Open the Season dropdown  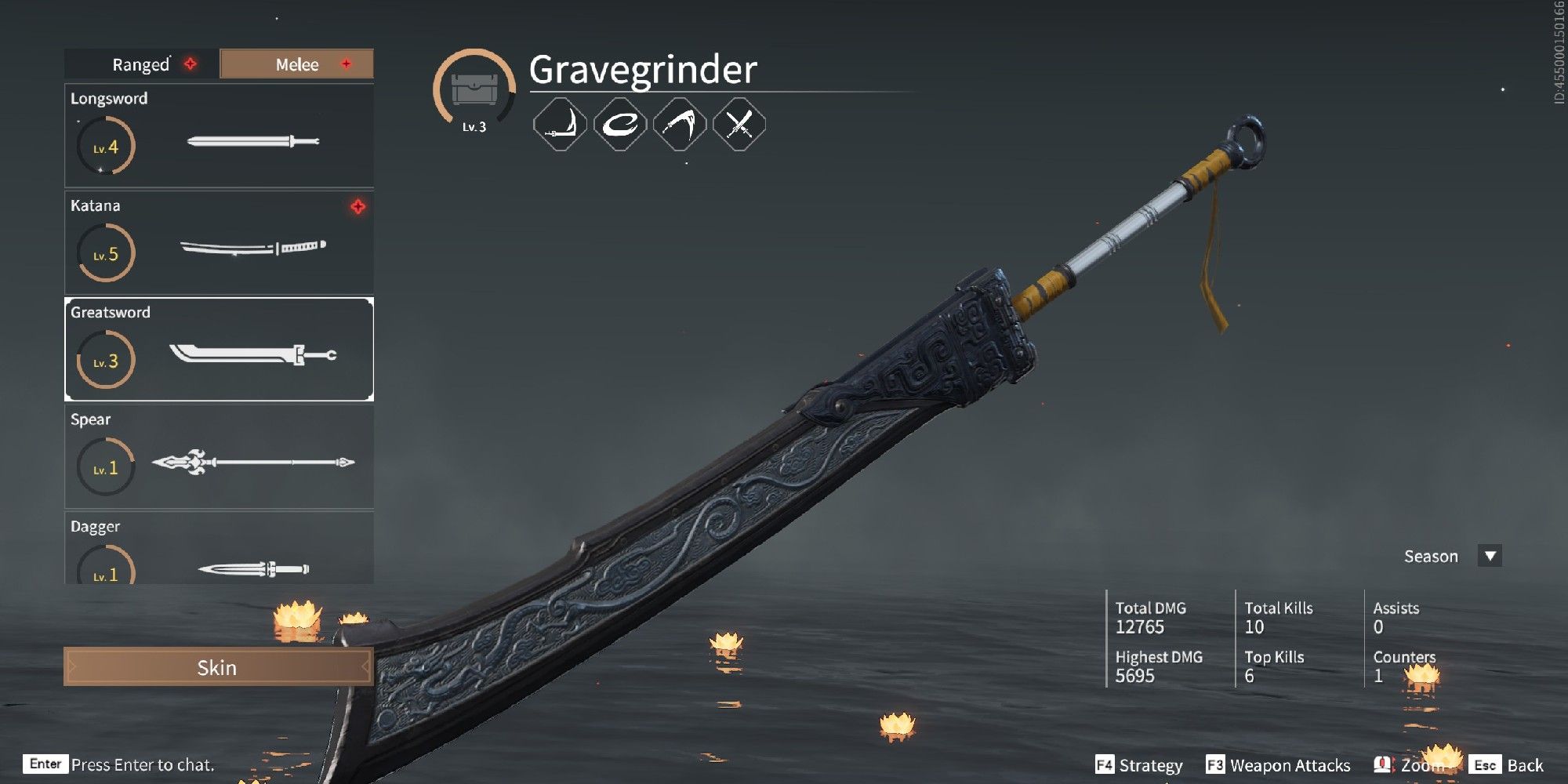point(1488,556)
